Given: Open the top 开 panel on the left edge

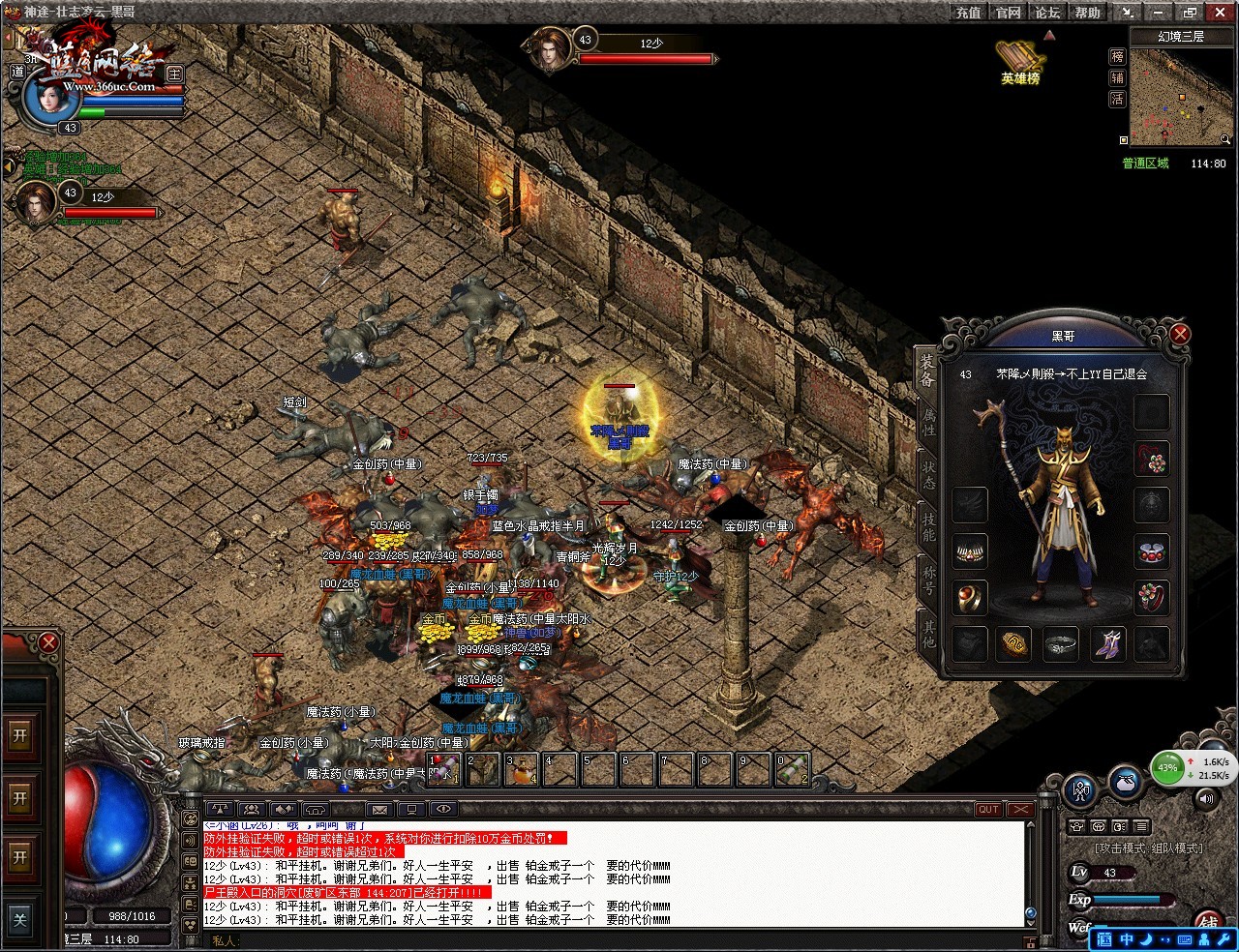Looking at the screenshot, I should pyautogui.click(x=21, y=733).
